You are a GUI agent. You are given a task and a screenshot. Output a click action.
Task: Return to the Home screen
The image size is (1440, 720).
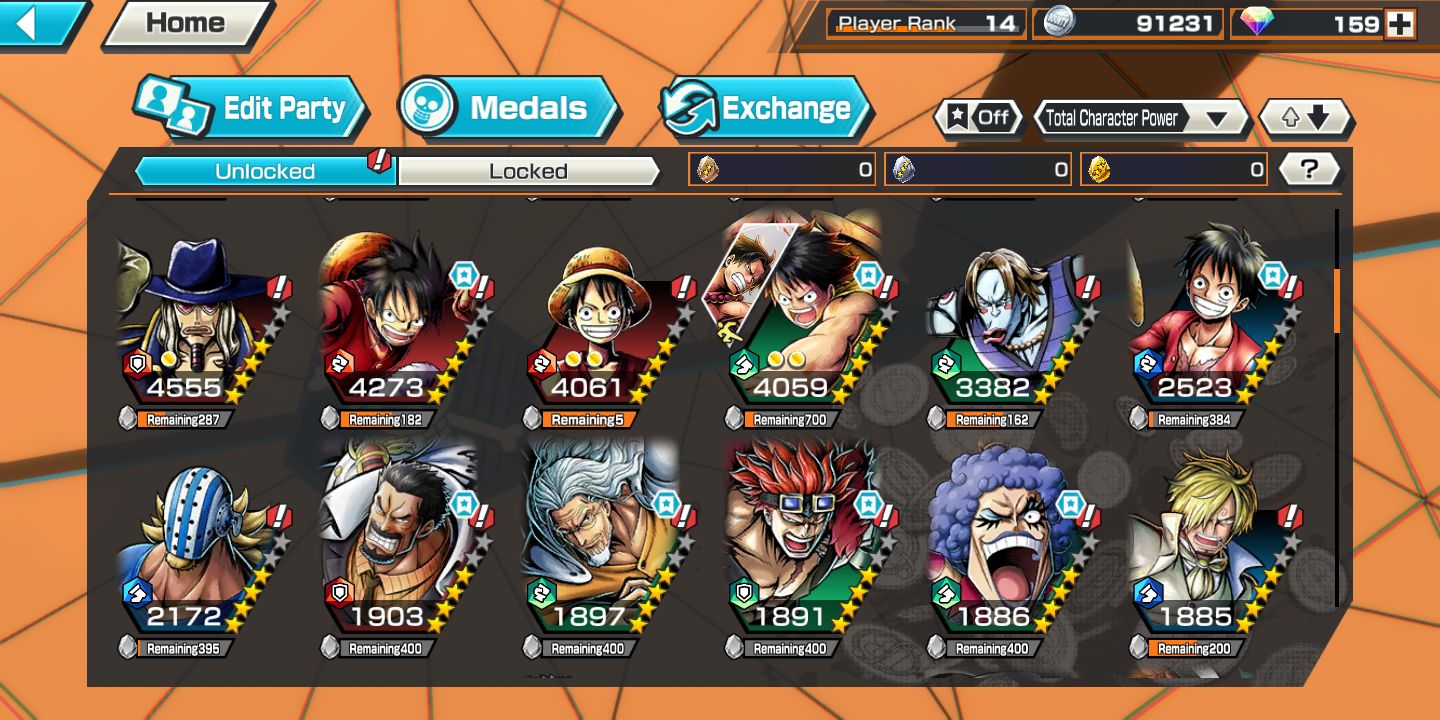185,23
